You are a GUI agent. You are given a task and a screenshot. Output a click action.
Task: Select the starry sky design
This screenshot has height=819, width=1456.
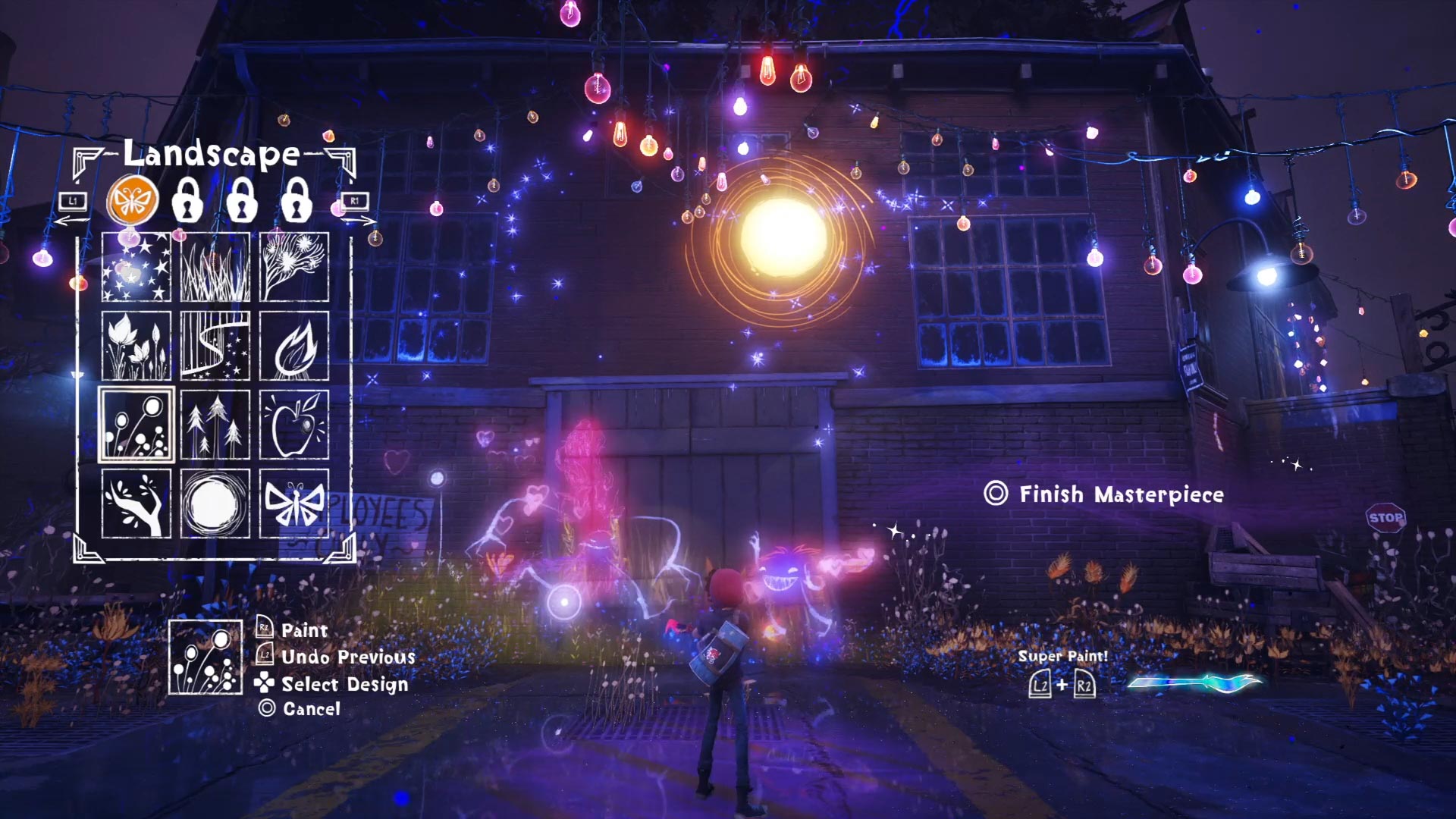click(x=136, y=267)
